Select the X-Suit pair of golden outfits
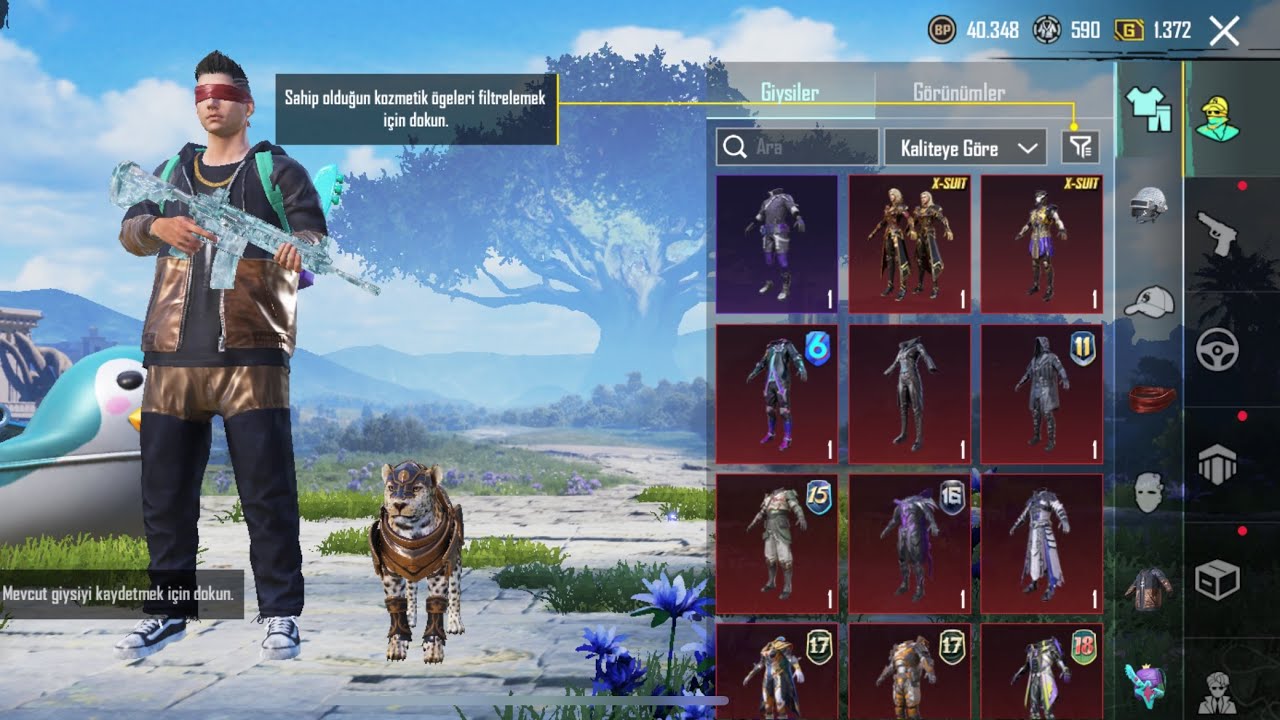 point(910,244)
